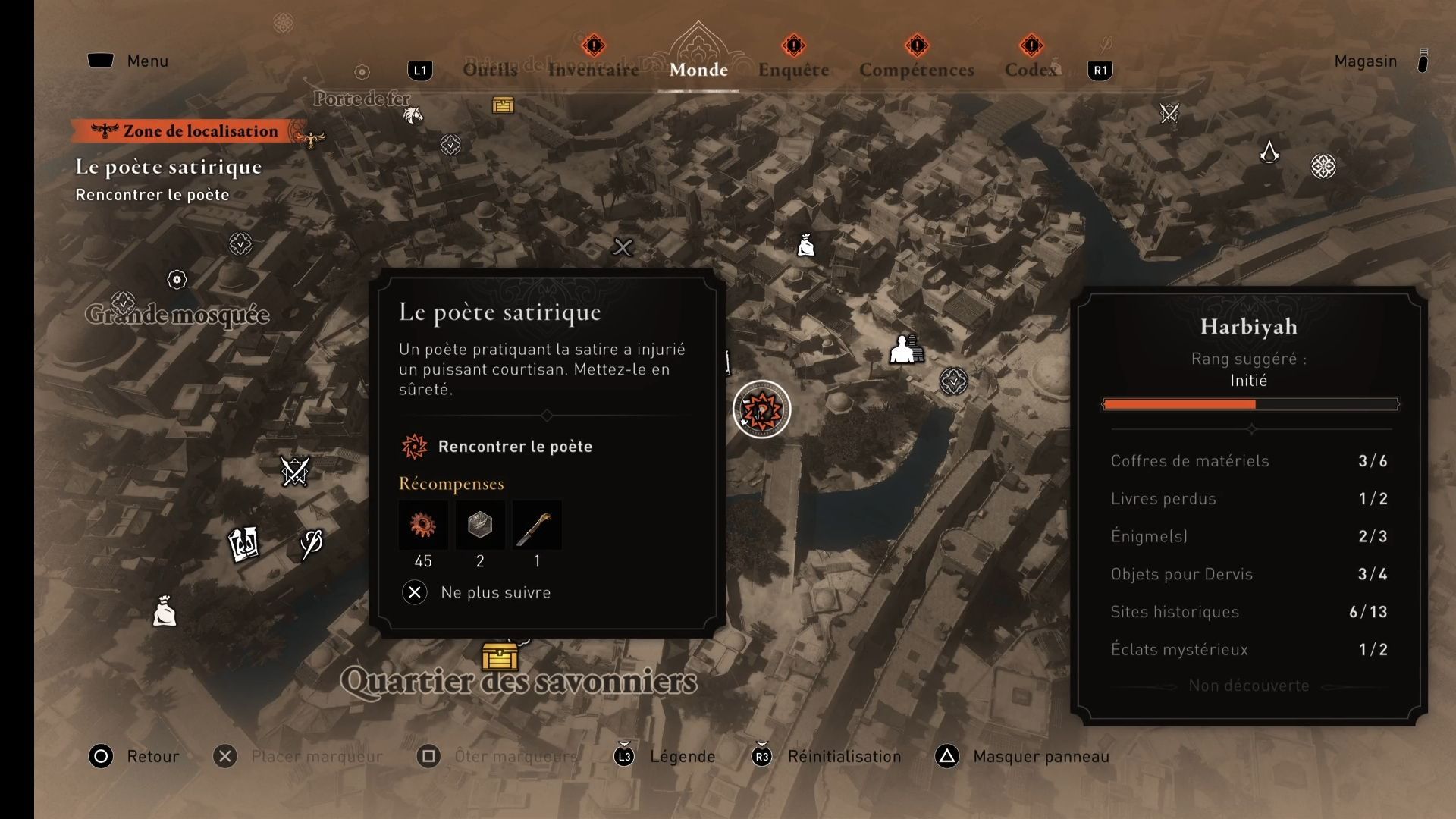Go to the Enquête tab
Viewport: 1456px width, 819px height.
pos(793,70)
